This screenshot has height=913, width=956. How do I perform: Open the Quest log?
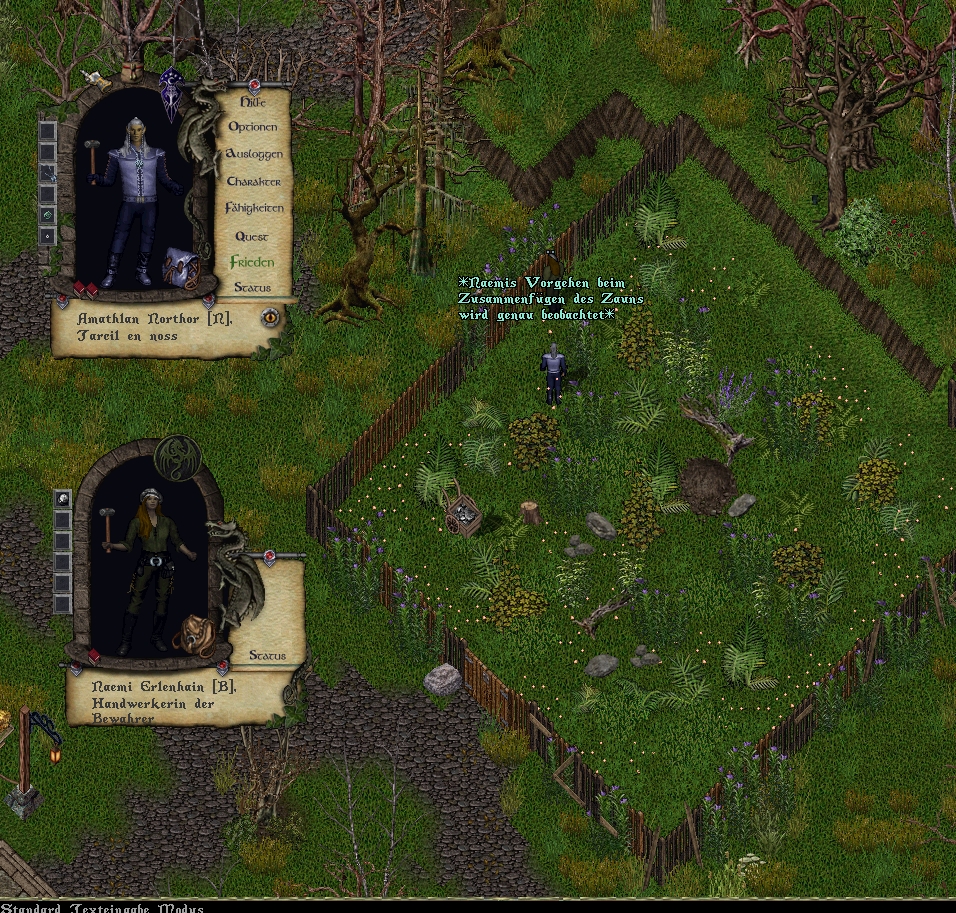(x=252, y=236)
